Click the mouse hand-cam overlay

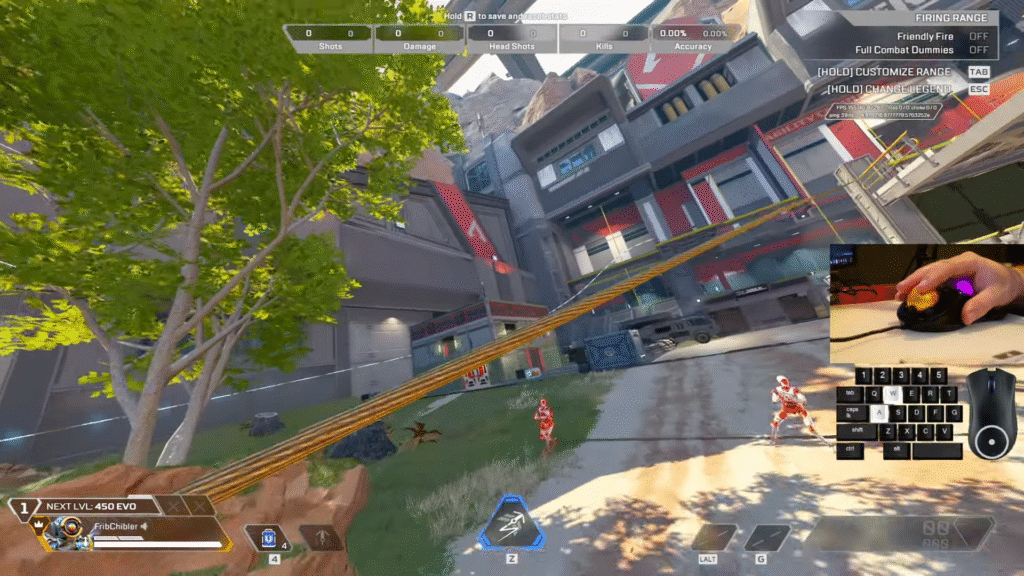[926, 304]
